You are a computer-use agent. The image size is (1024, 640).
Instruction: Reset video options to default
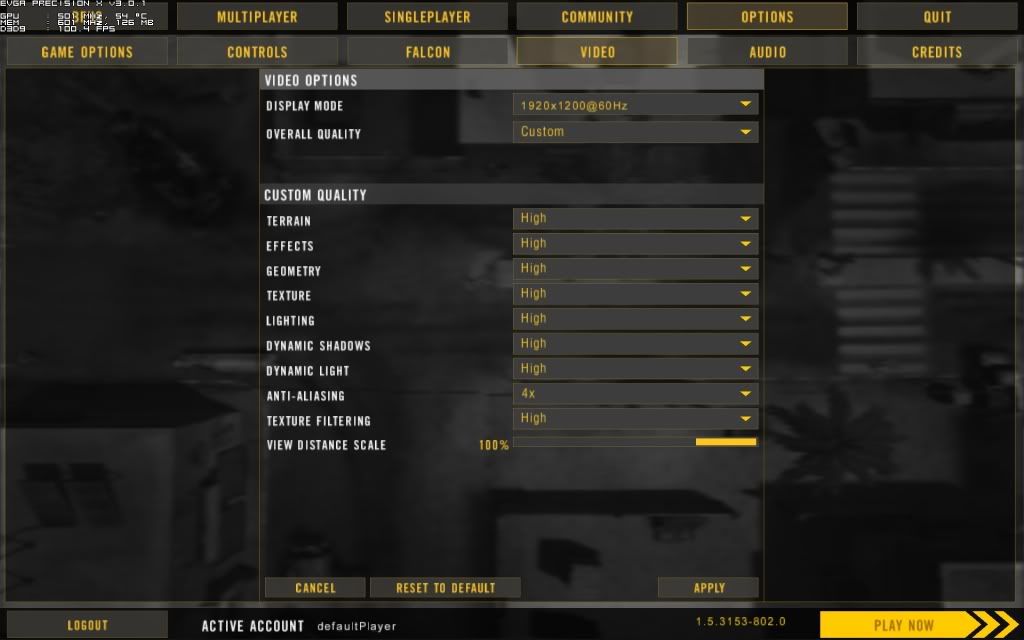pyautogui.click(x=445, y=588)
